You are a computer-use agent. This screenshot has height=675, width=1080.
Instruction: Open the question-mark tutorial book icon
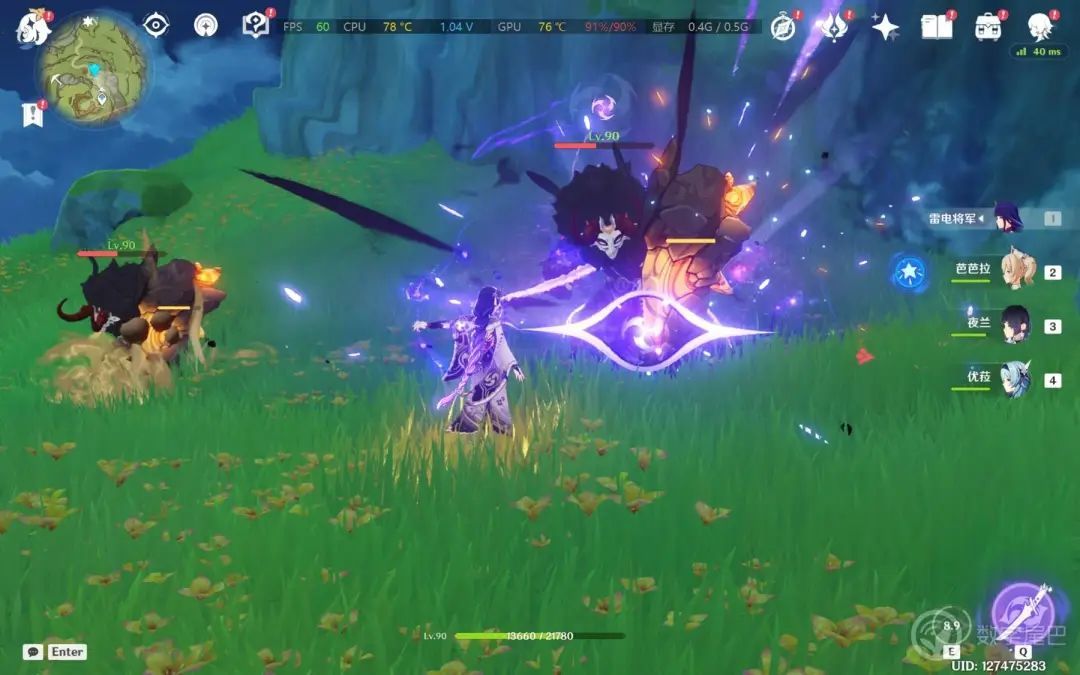256,26
